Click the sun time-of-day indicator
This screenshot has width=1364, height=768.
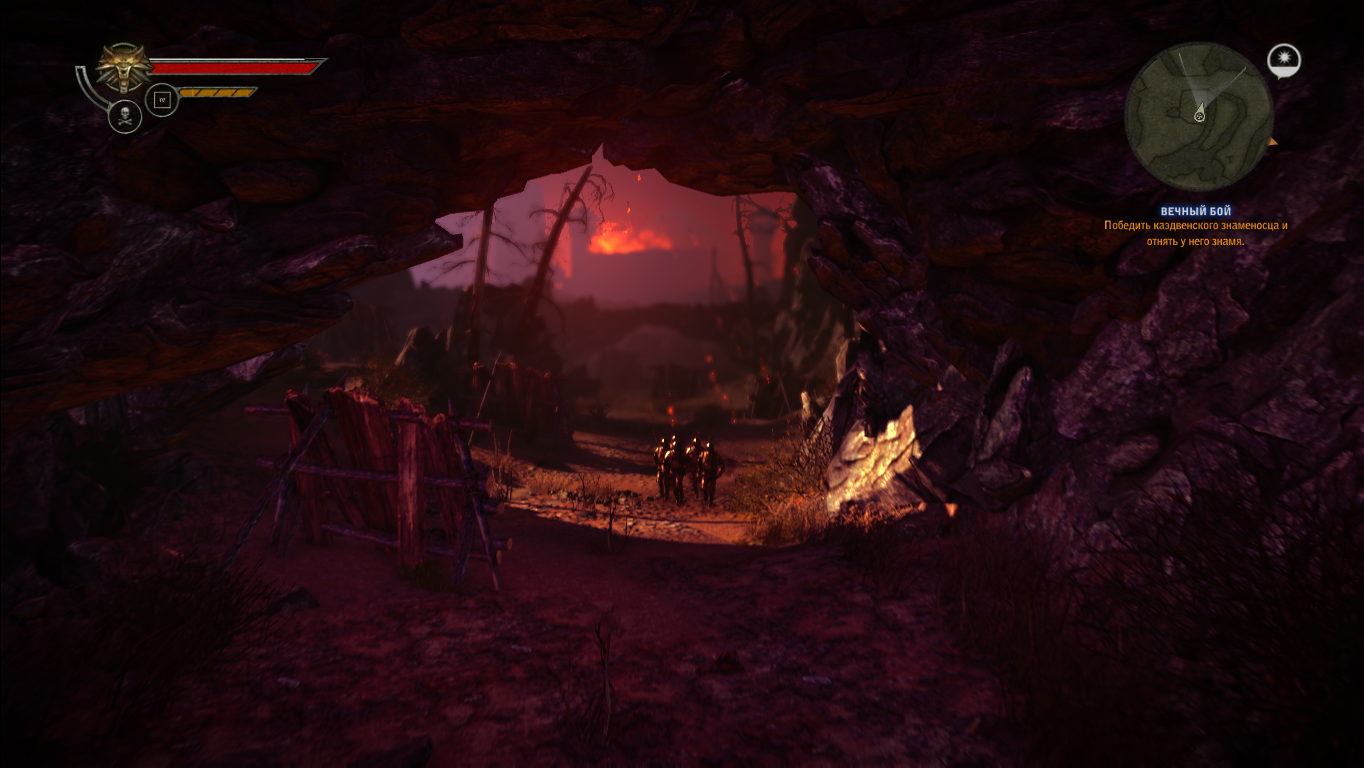(1283, 61)
